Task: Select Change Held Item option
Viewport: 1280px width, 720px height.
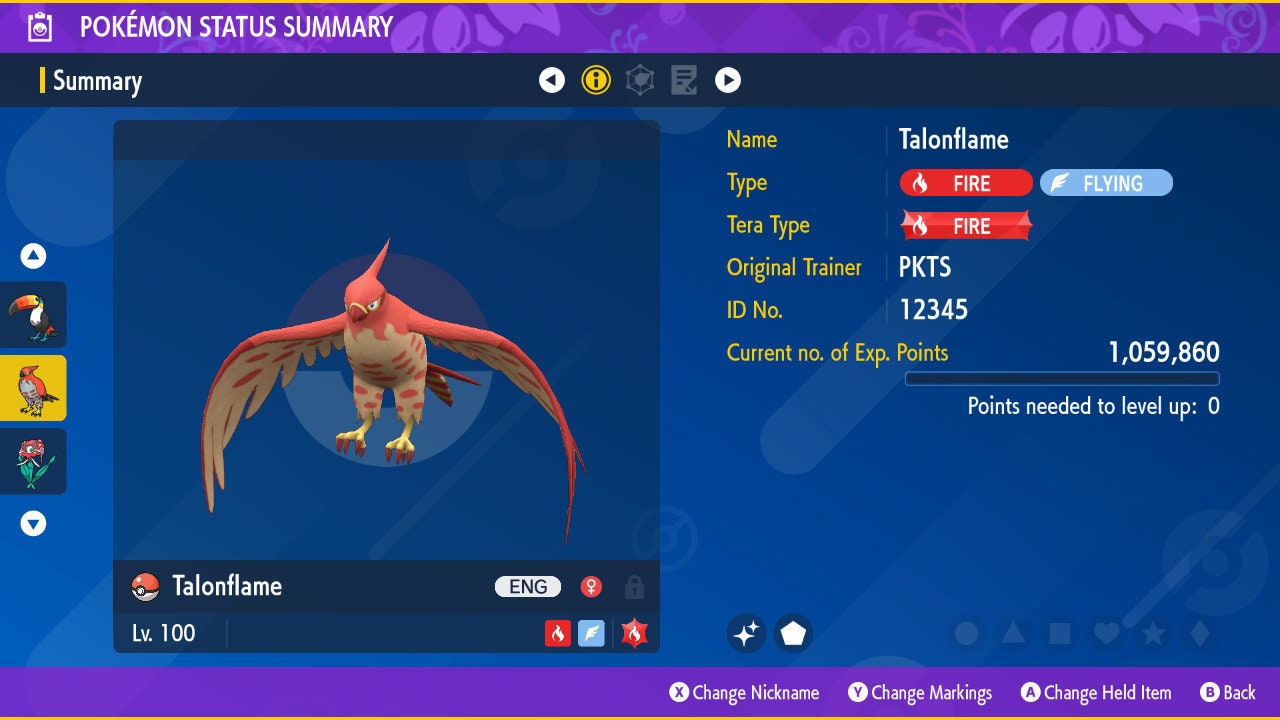Action: pos(1096,693)
